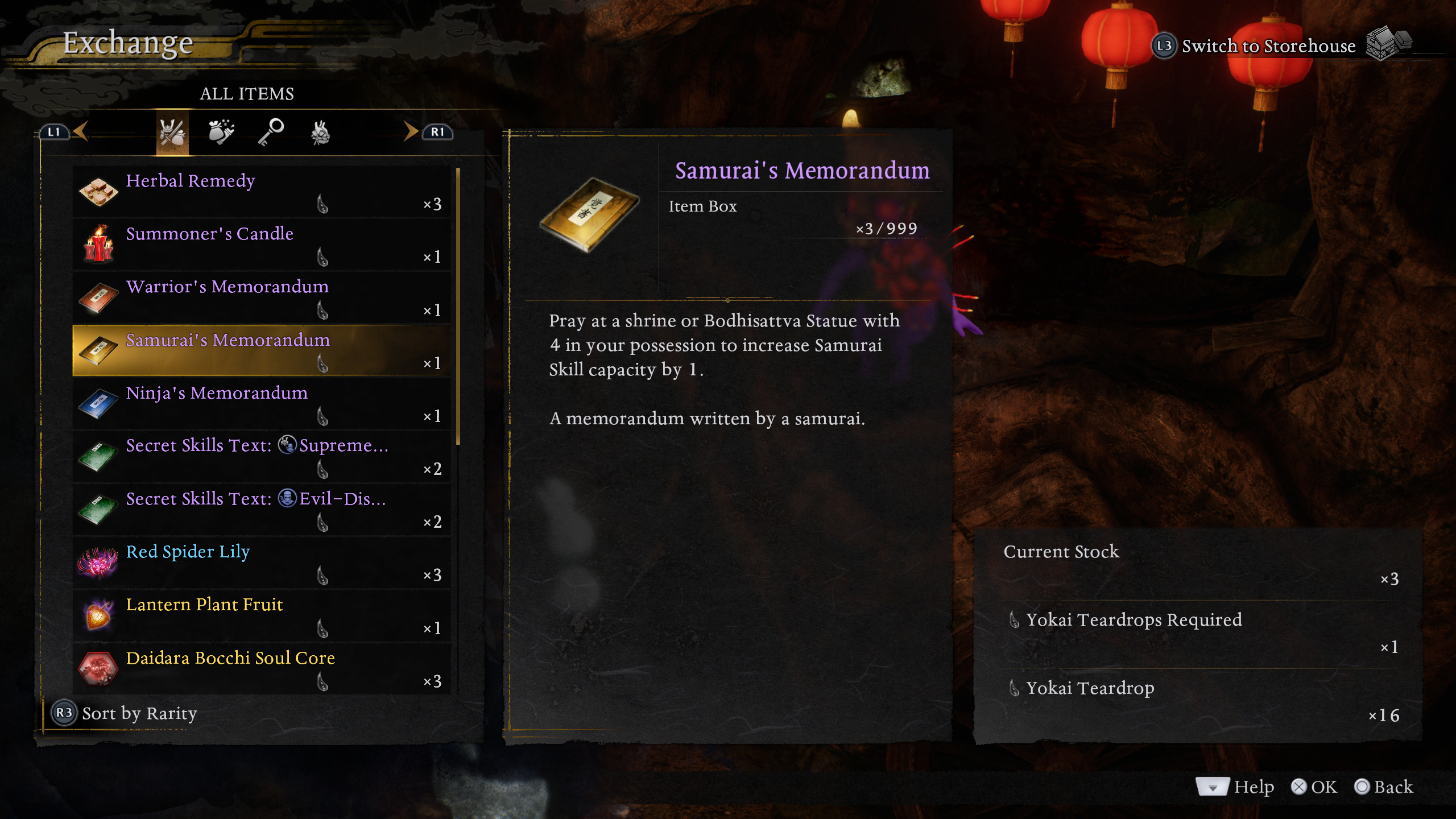The image size is (1456, 819).
Task: Open the materials bag category icon
Action: (221, 132)
